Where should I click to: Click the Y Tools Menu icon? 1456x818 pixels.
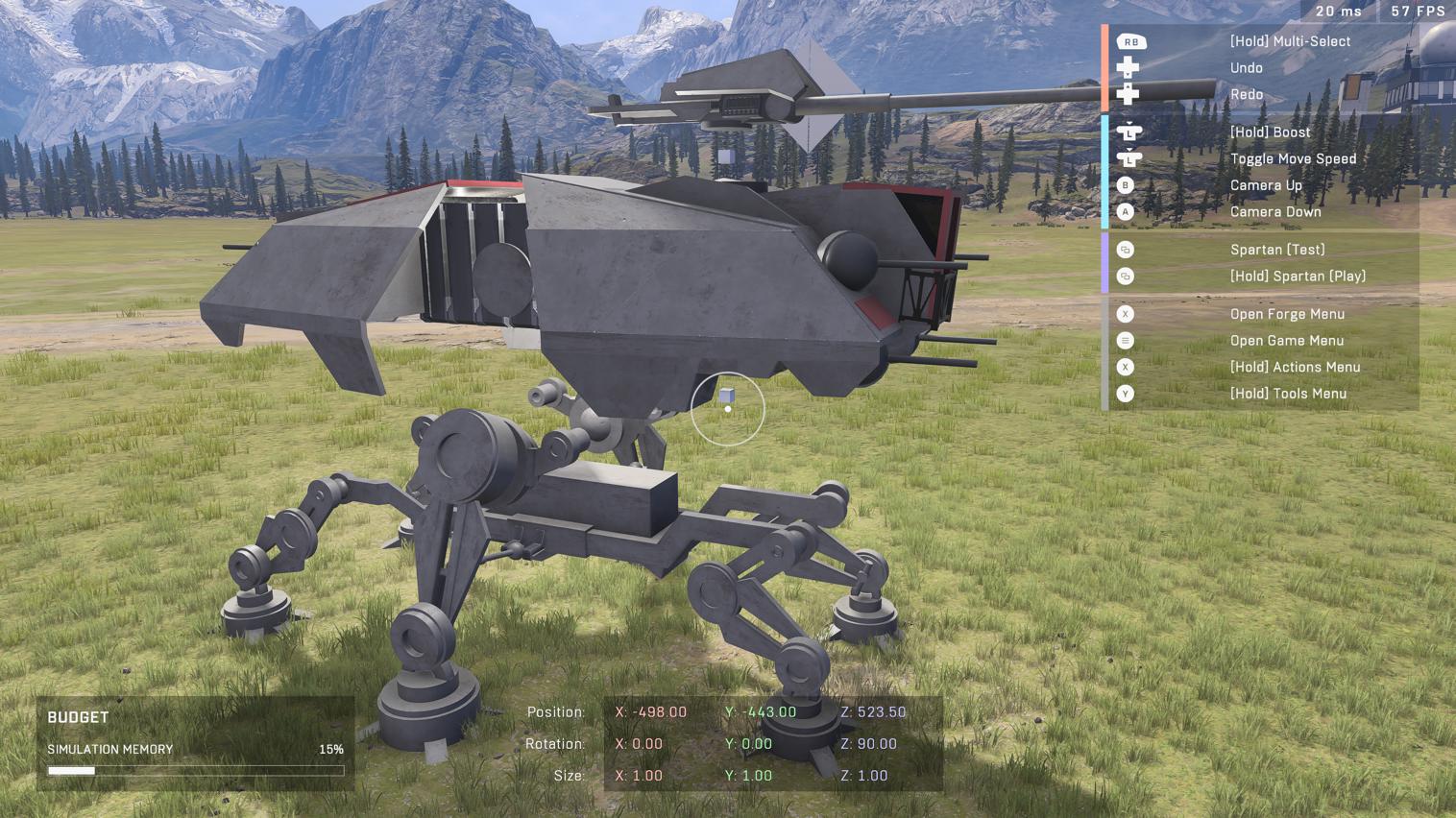[x=1125, y=393]
